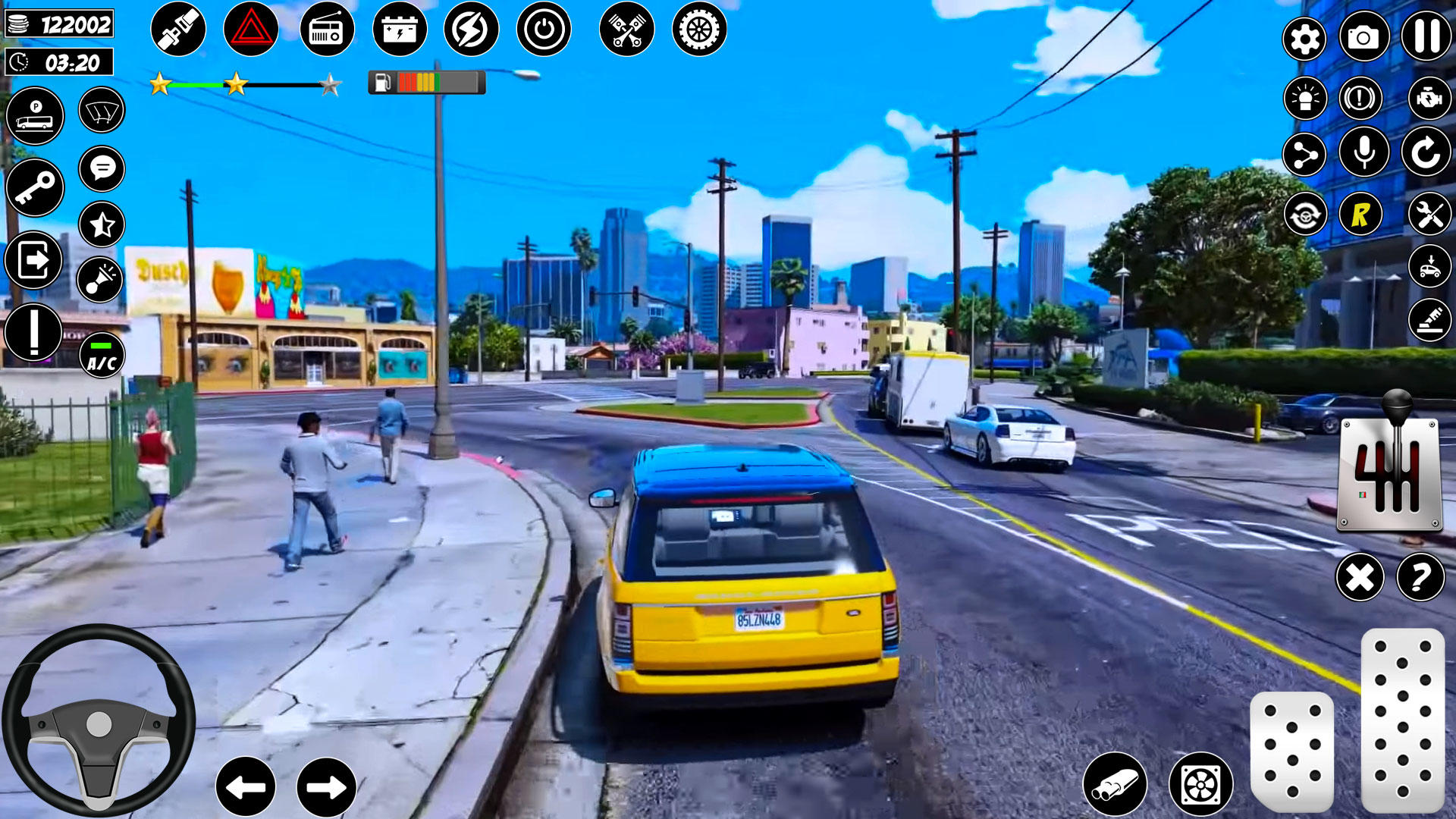
Task: Open the battery status indicator
Action: point(400,30)
